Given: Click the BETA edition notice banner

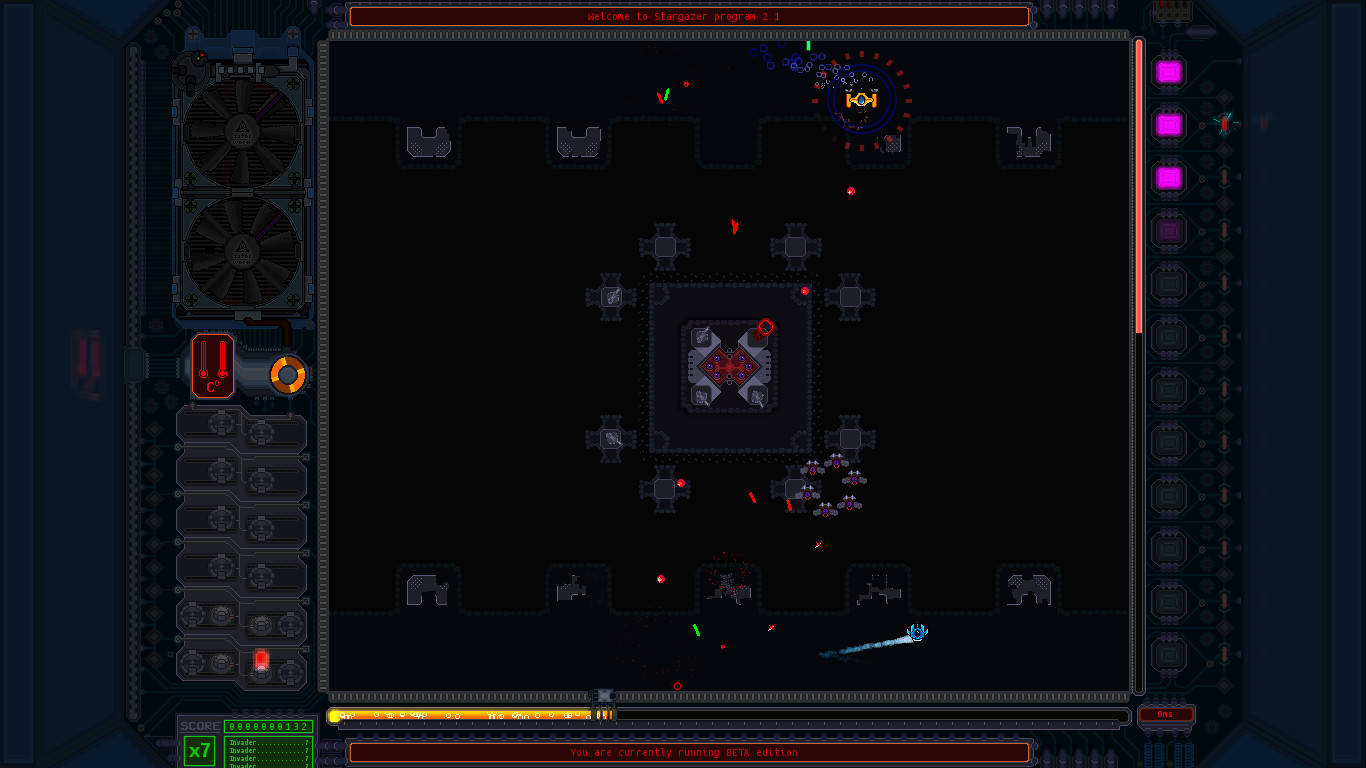Looking at the screenshot, I should click(x=688, y=753).
